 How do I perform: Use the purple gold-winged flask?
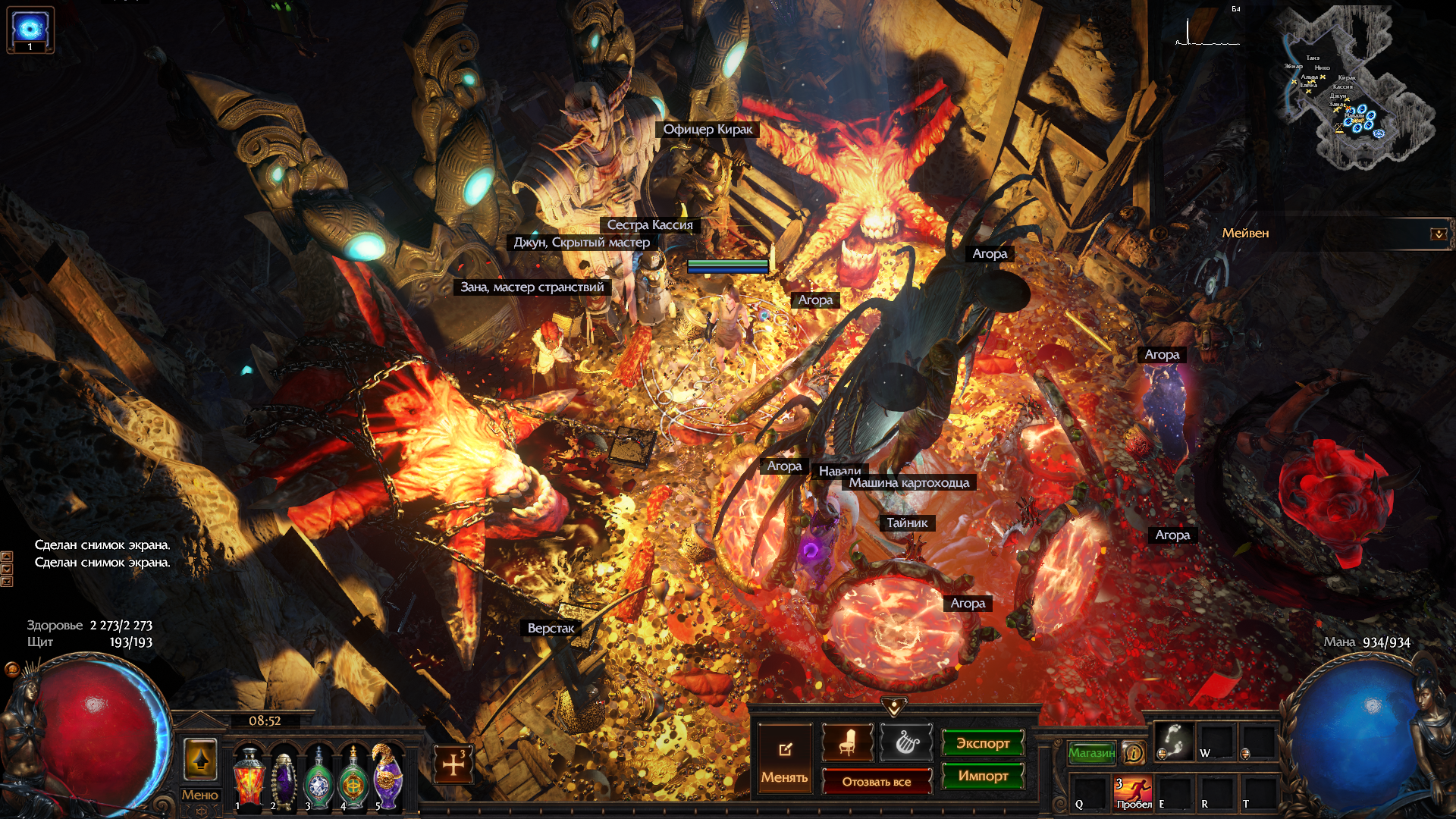point(388,777)
